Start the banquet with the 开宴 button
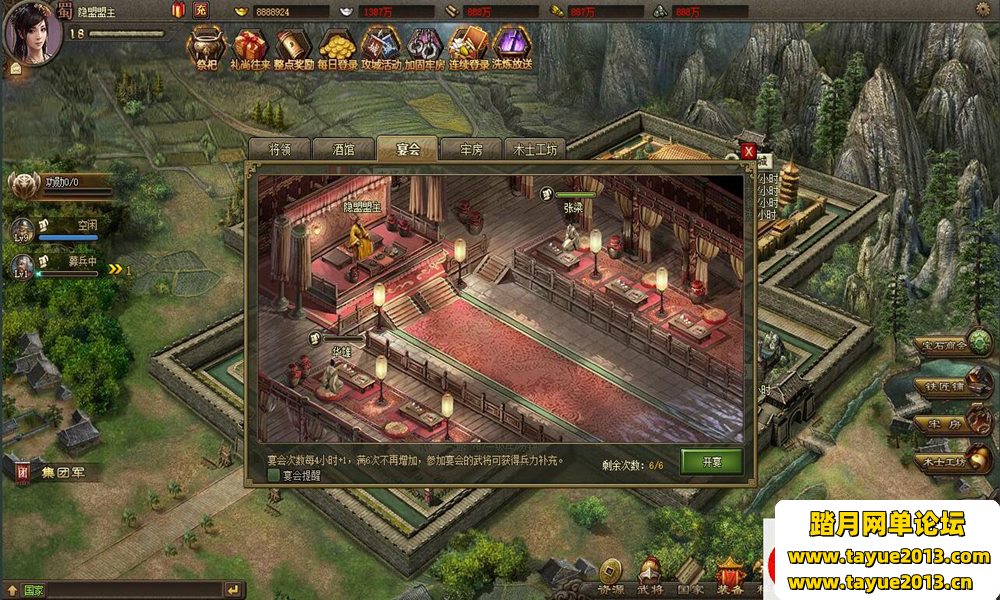Image resolution: width=1000 pixels, height=600 pixels. [711, 461]
